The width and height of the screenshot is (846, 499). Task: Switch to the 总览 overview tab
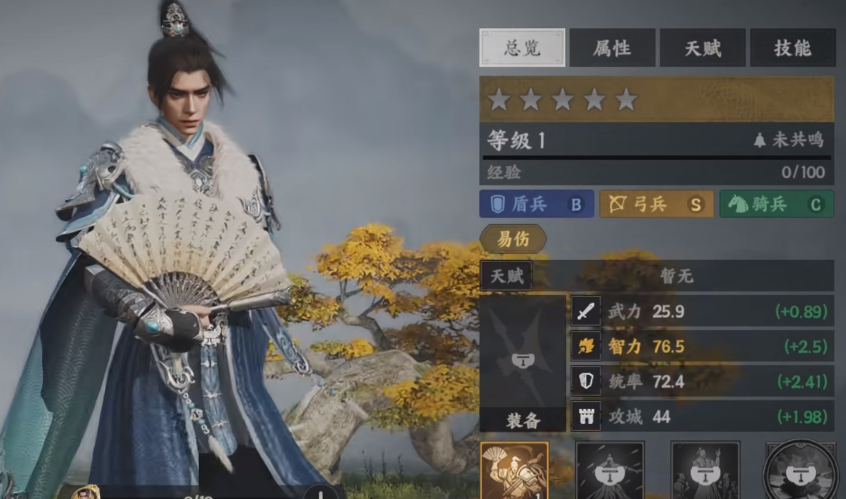[x=522, y=47]
